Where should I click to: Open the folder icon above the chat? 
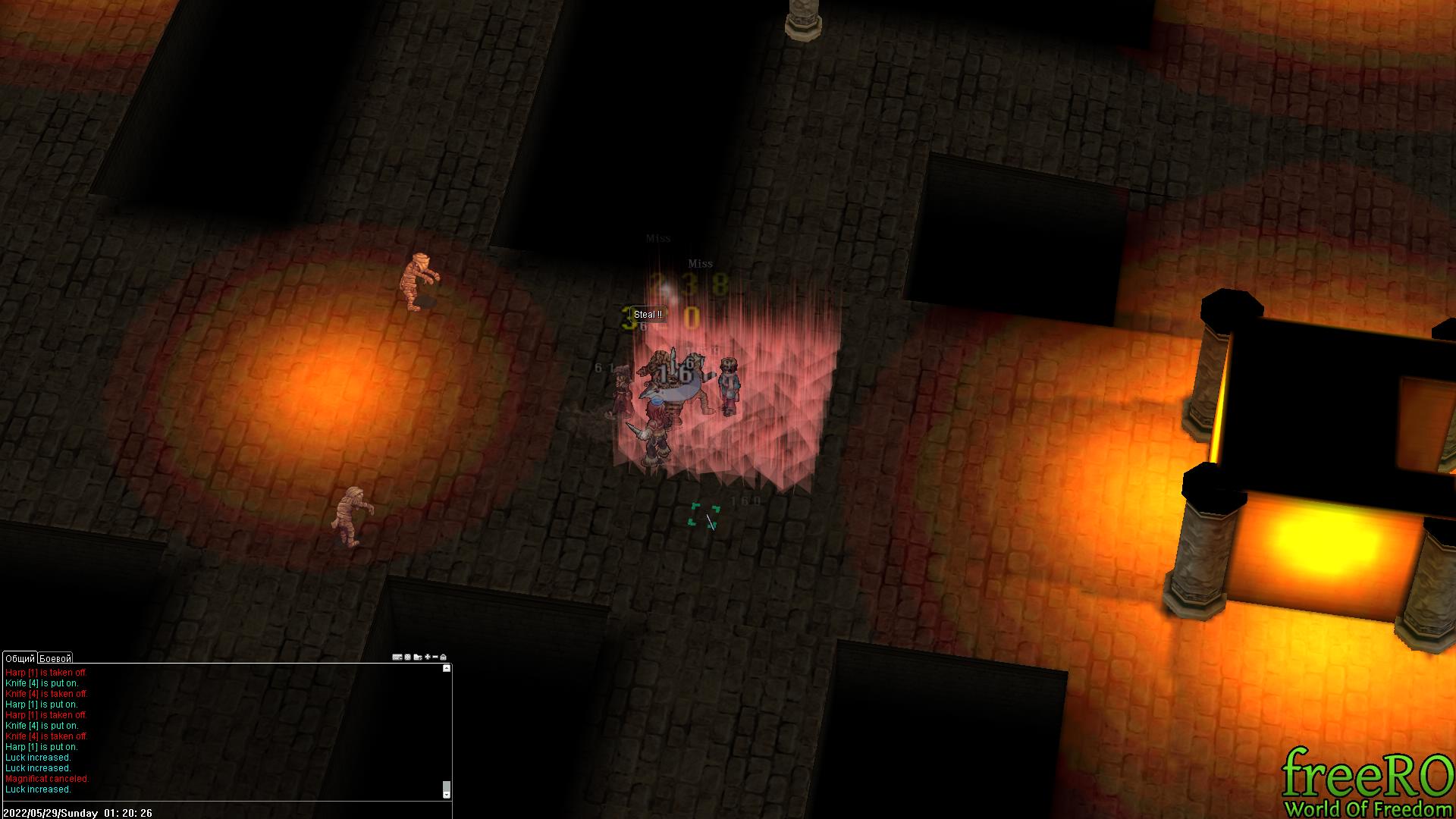pyautogui.click(x=418, y=657)
